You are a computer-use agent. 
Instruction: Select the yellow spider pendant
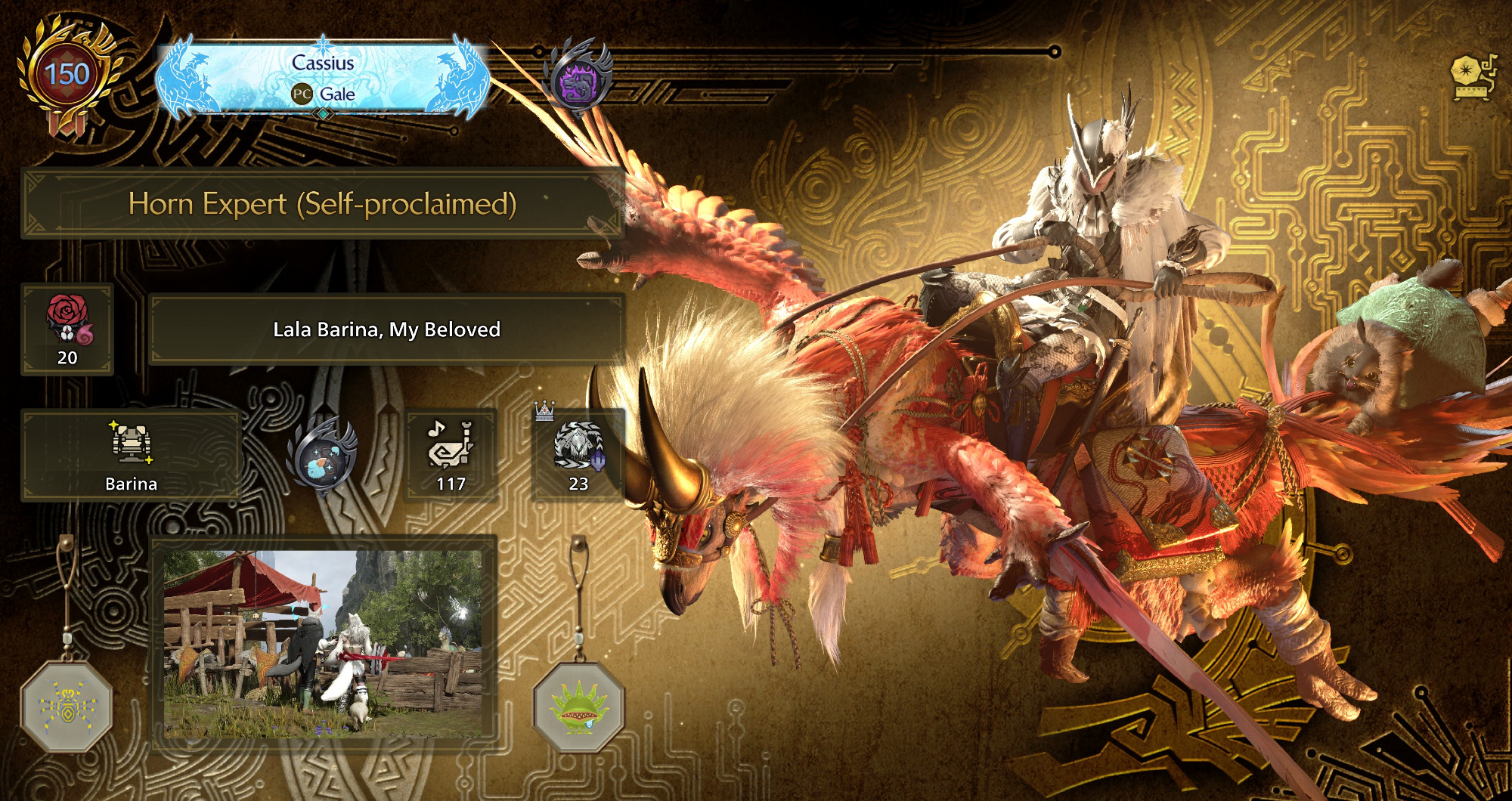coord(67,707)
